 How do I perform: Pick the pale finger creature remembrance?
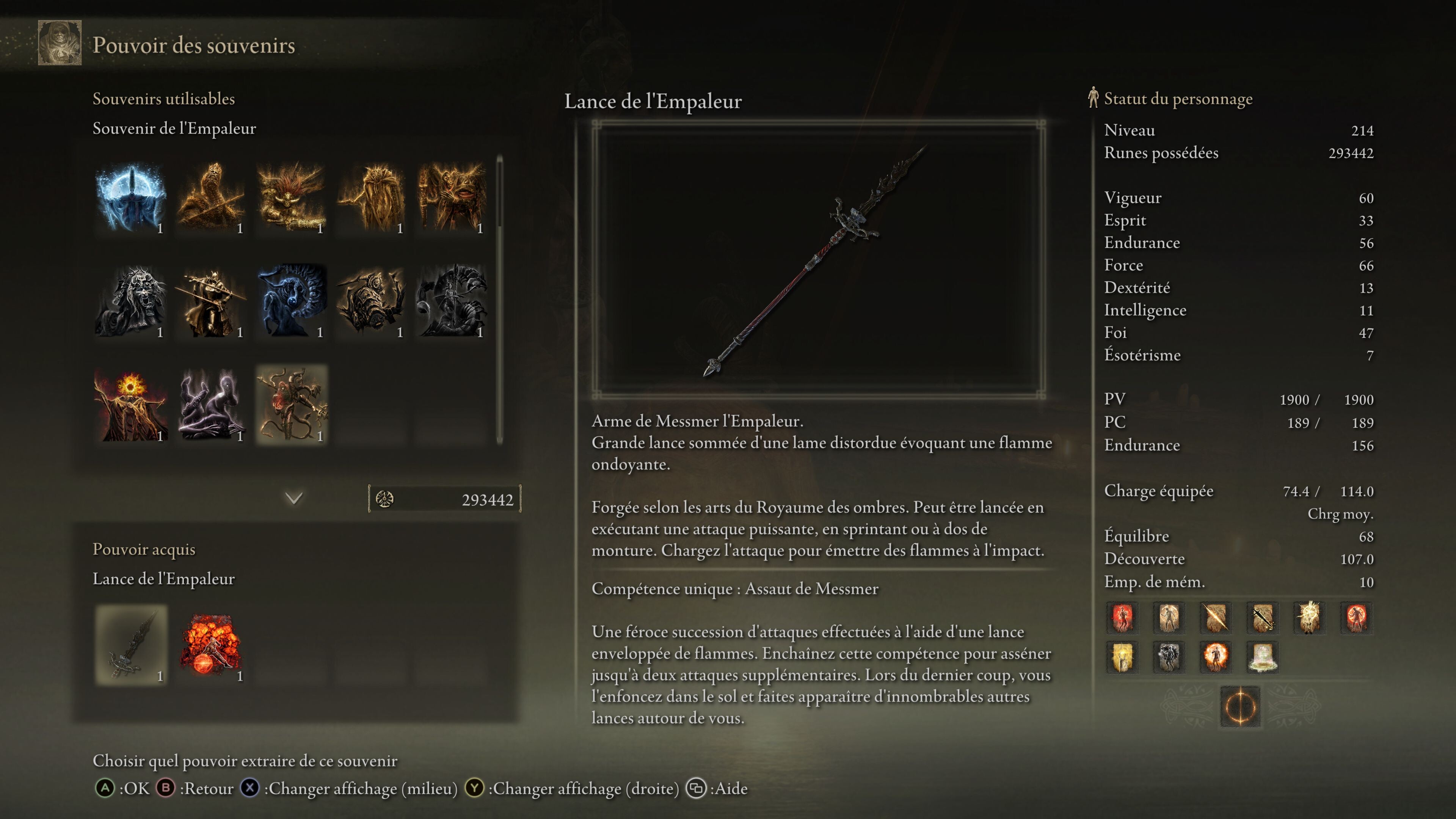(211, 405)
